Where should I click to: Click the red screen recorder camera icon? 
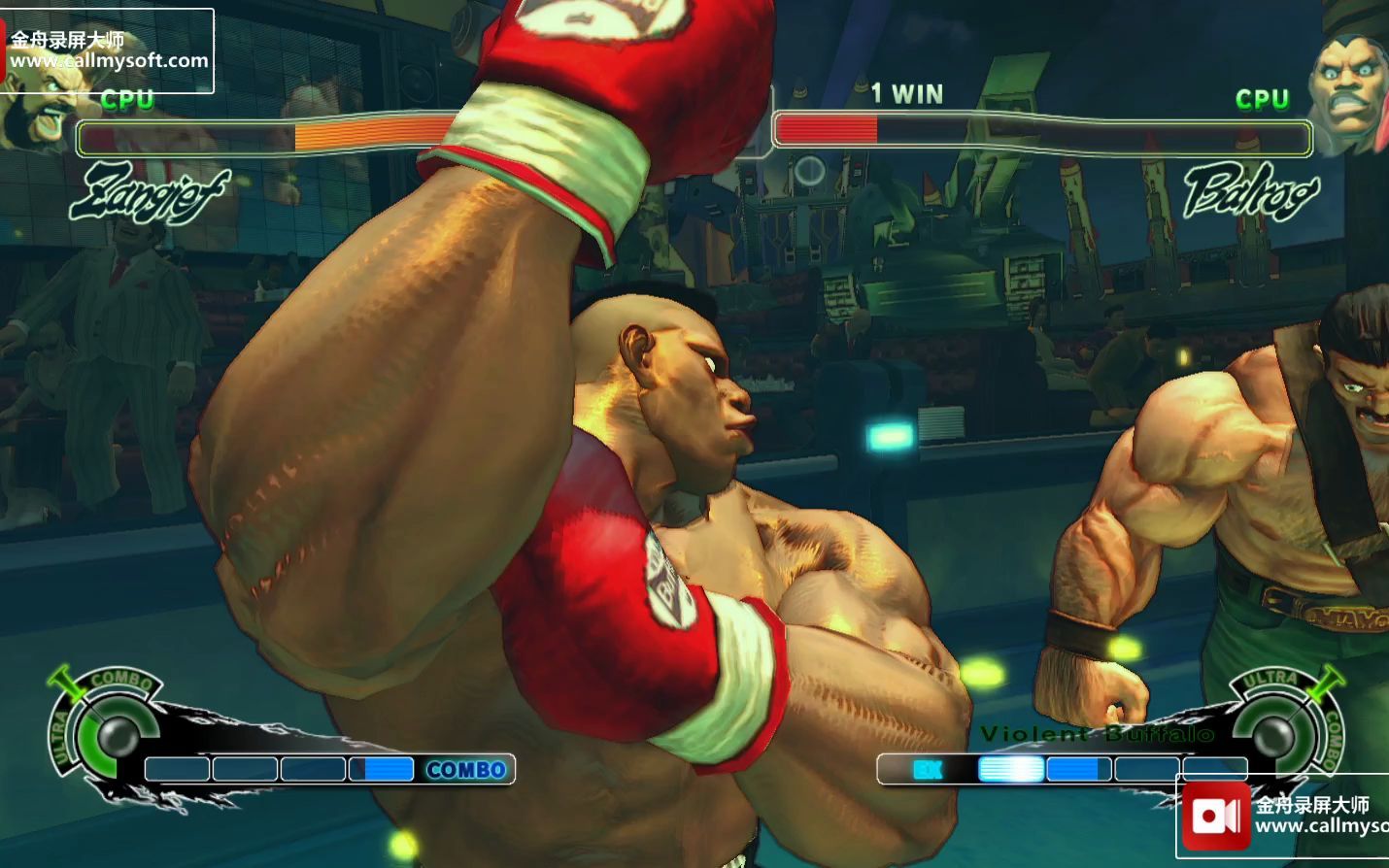(x=1215, y=817)
